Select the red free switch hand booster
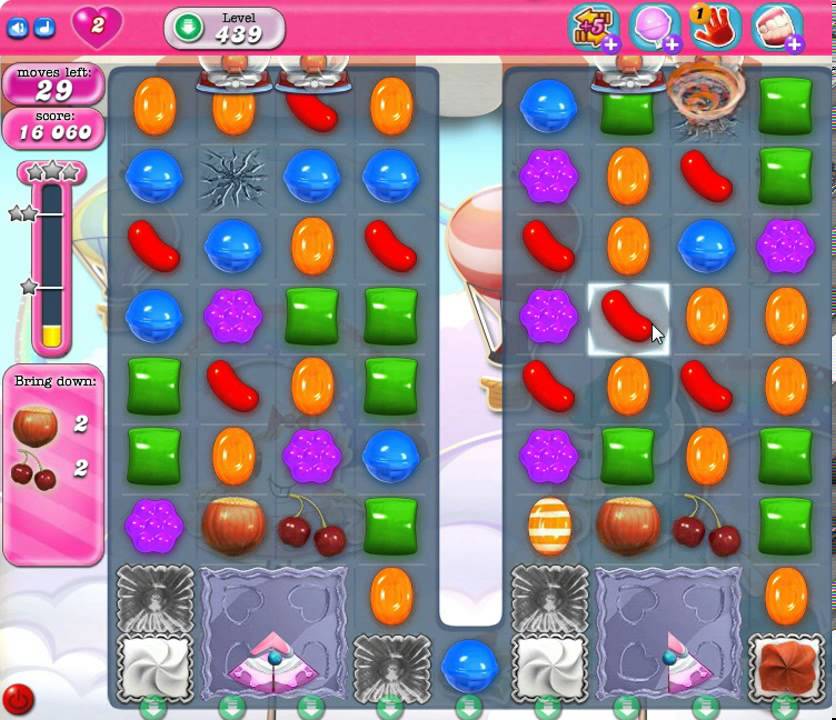The width and height of the screenshot is (836, 720). (716, 27)
